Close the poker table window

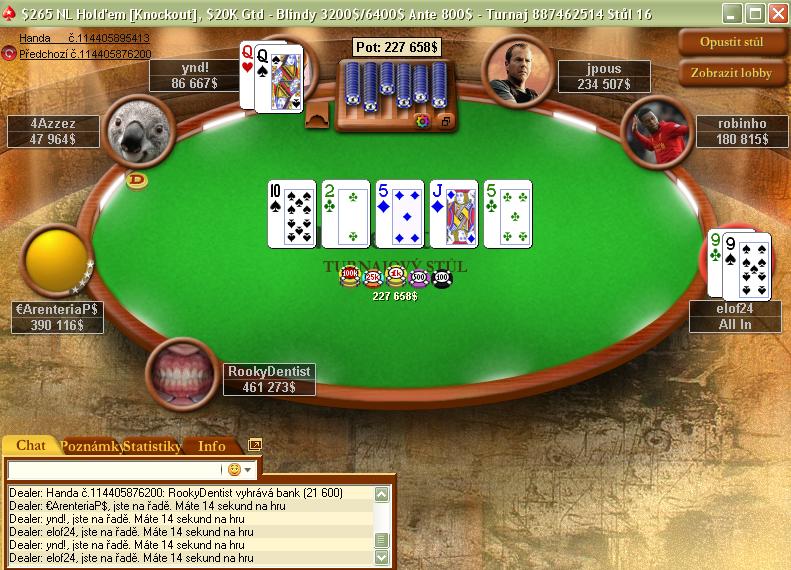point(776,13)
